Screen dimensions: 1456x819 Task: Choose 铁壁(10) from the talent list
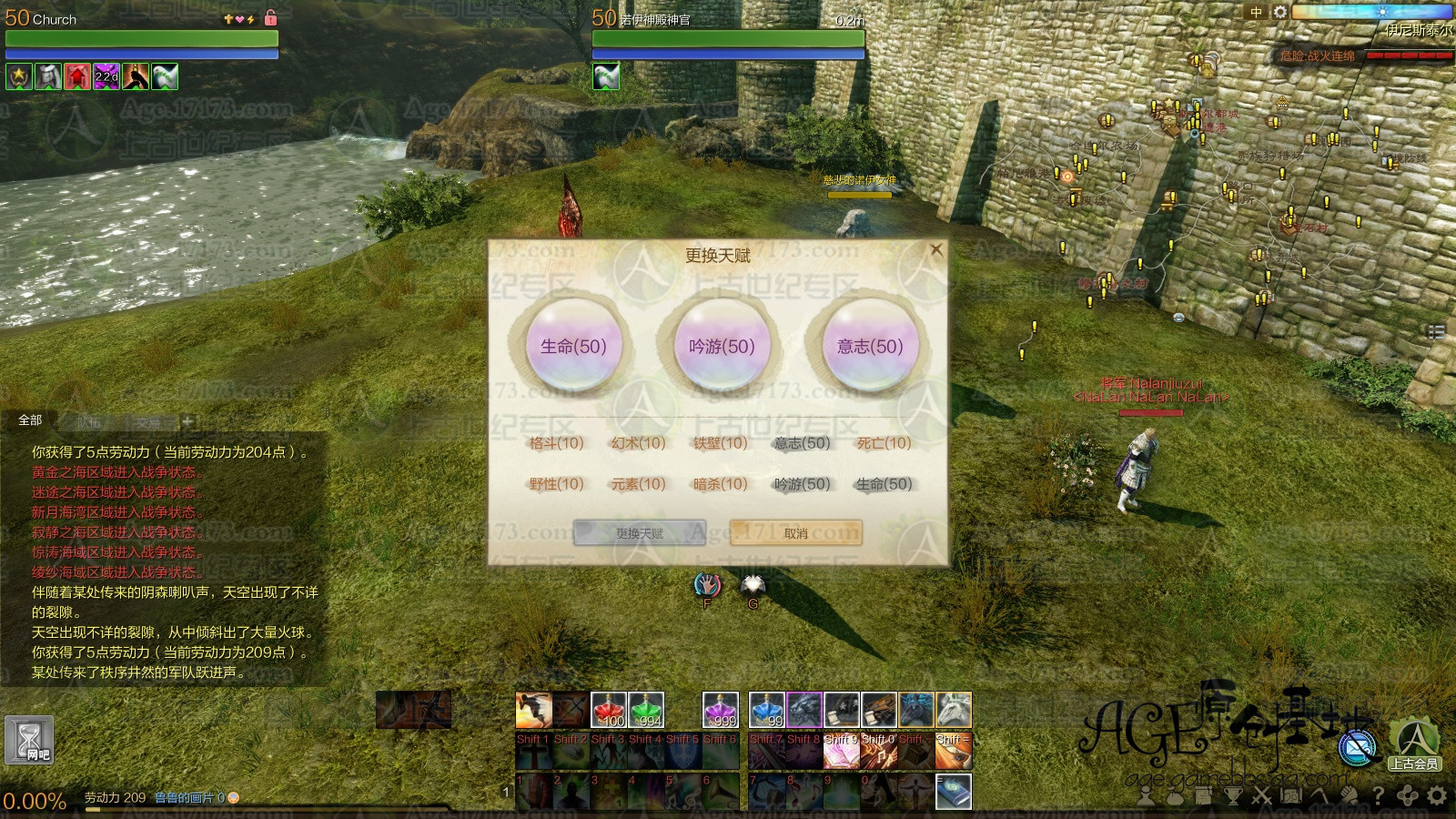point(720,443)
